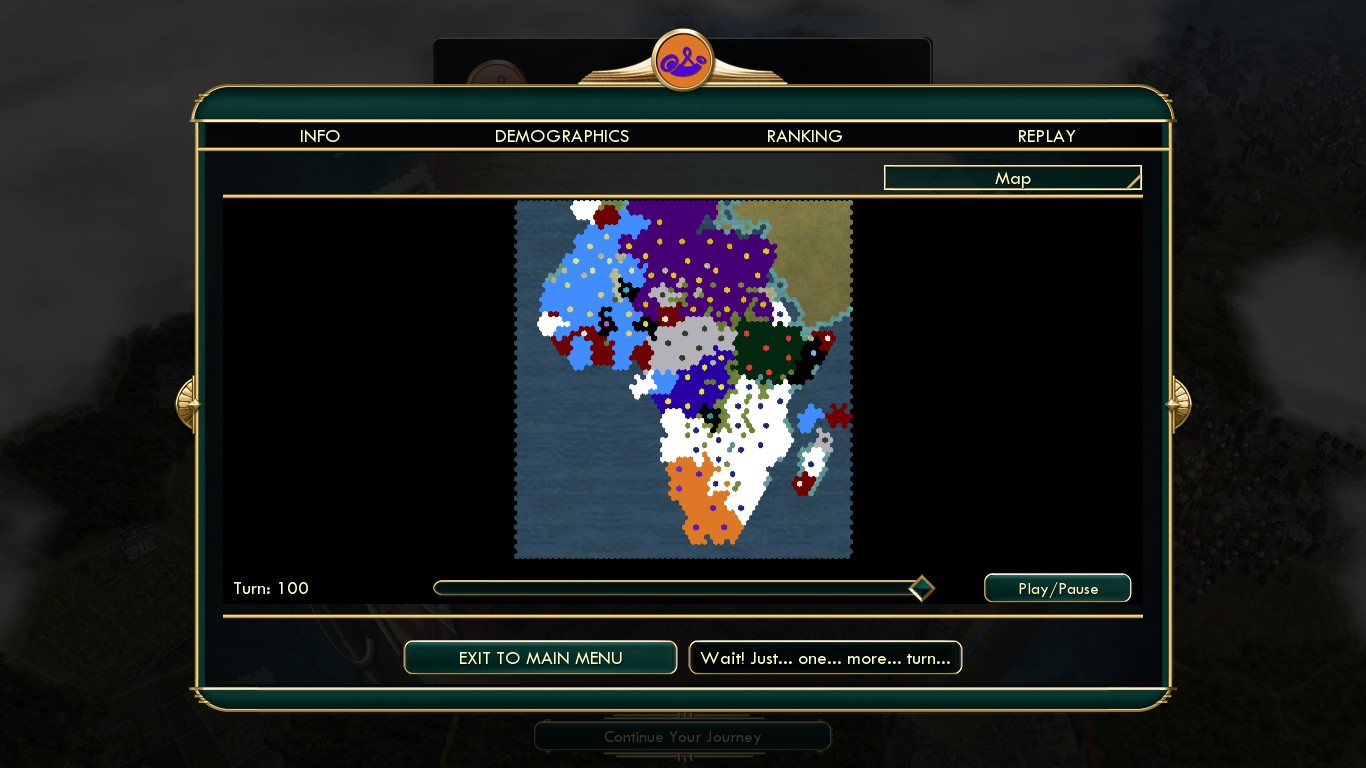This screenshot has width=1366, height=768.
Task: Open the Demographics tab
Action: tap(562, 136)
